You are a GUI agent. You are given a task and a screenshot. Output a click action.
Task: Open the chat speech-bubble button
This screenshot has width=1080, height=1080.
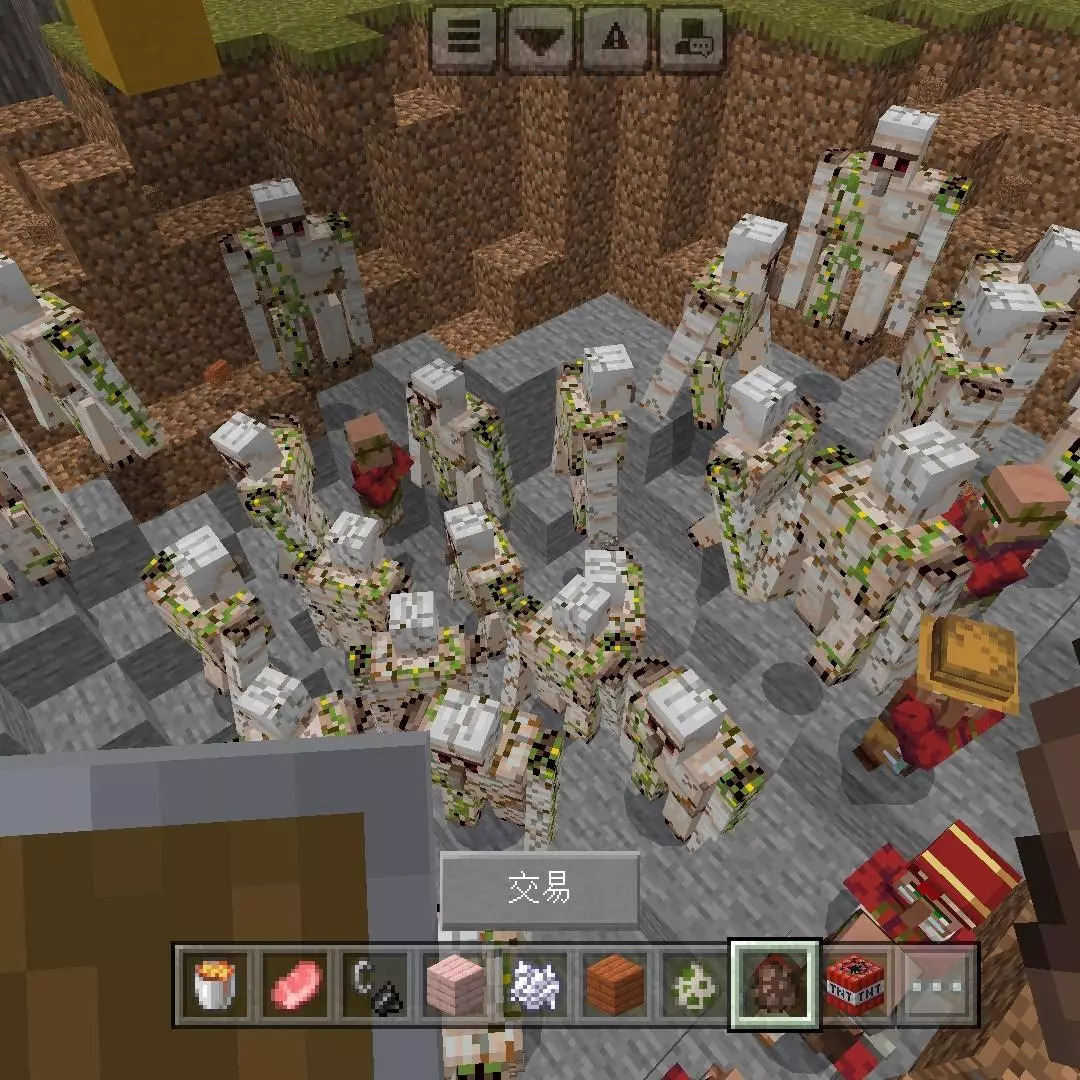690,38
